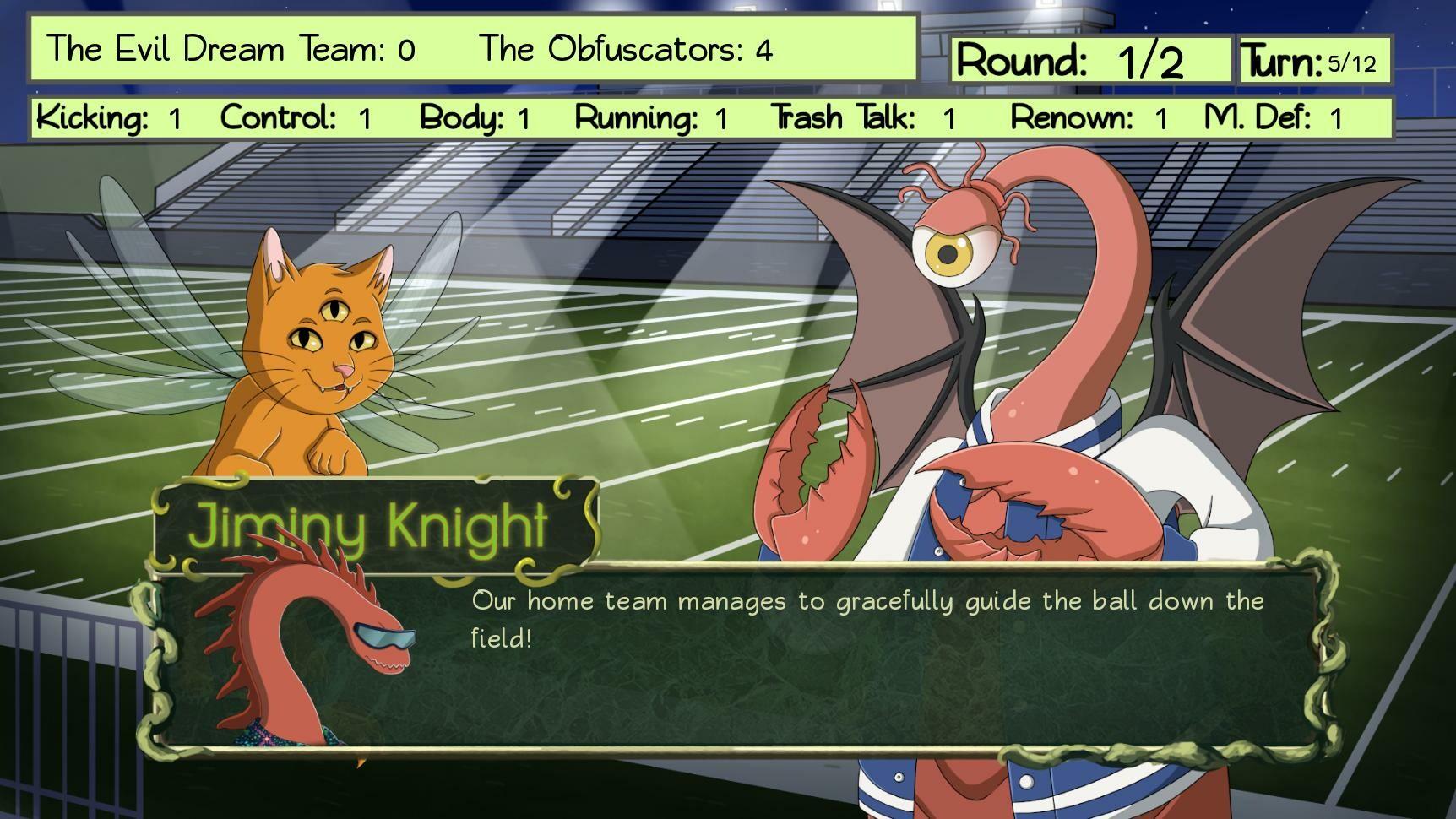Screen dimensions: 1456x819
Task: Select the scoreboard banner at the top
Action: click(473, 50)
